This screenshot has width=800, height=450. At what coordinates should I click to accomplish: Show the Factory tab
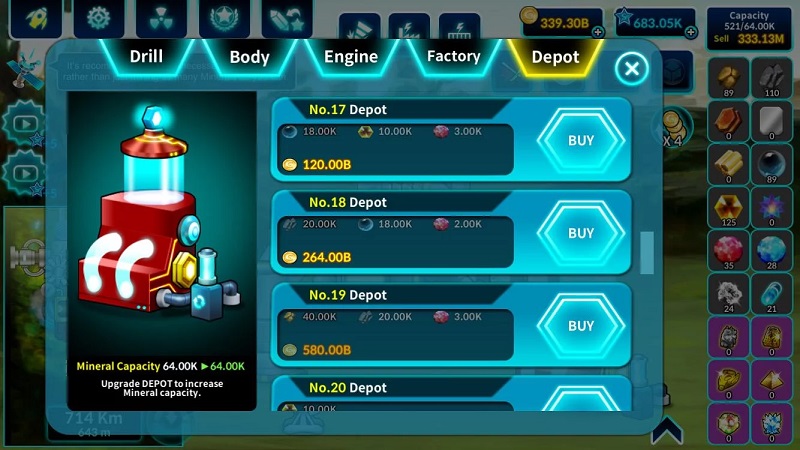[453, 57]
